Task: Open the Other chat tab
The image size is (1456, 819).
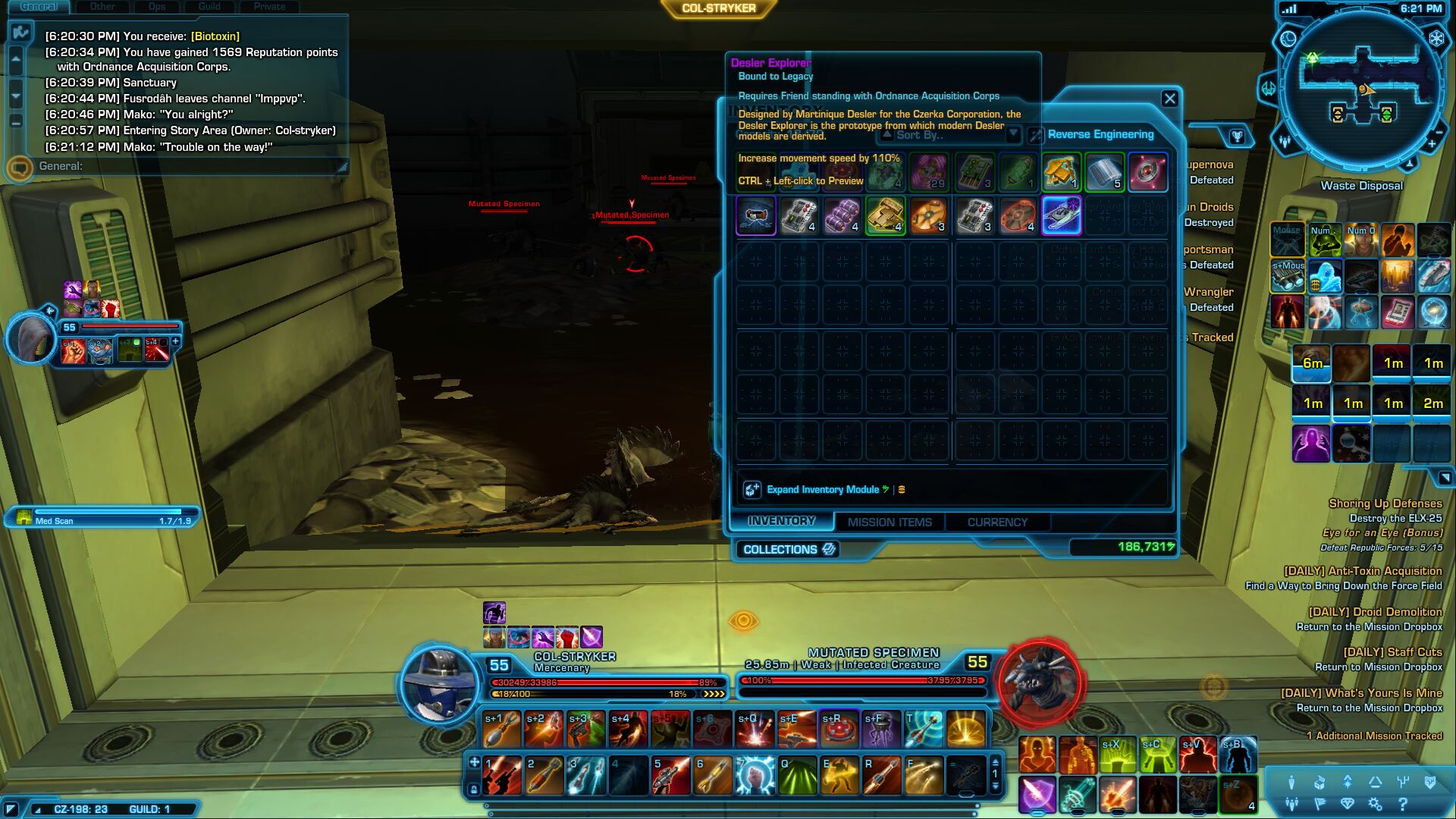Action: pyautogui.click(x=102, y=7)
